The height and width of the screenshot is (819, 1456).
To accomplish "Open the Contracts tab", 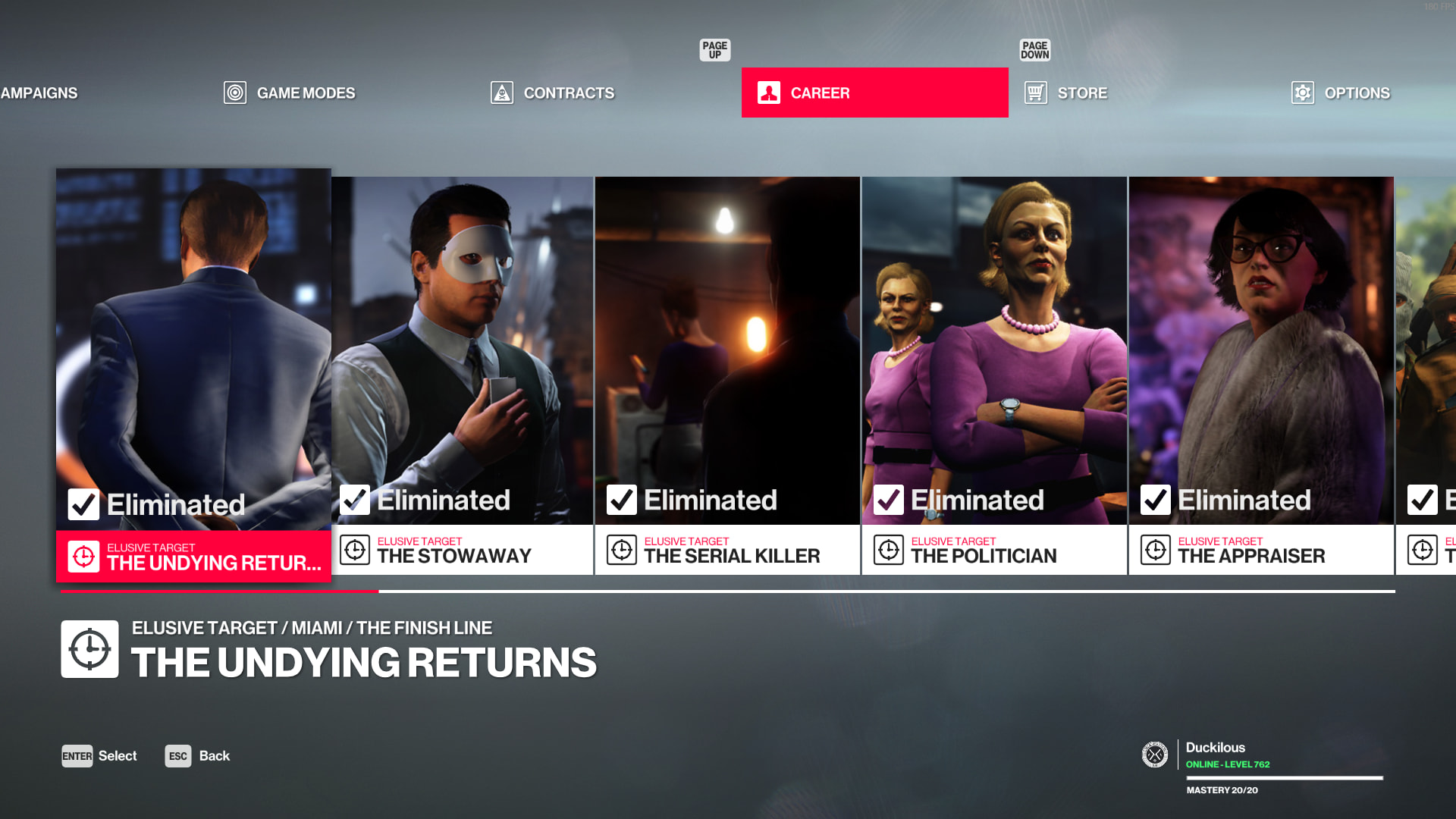I will click(553, 93).
